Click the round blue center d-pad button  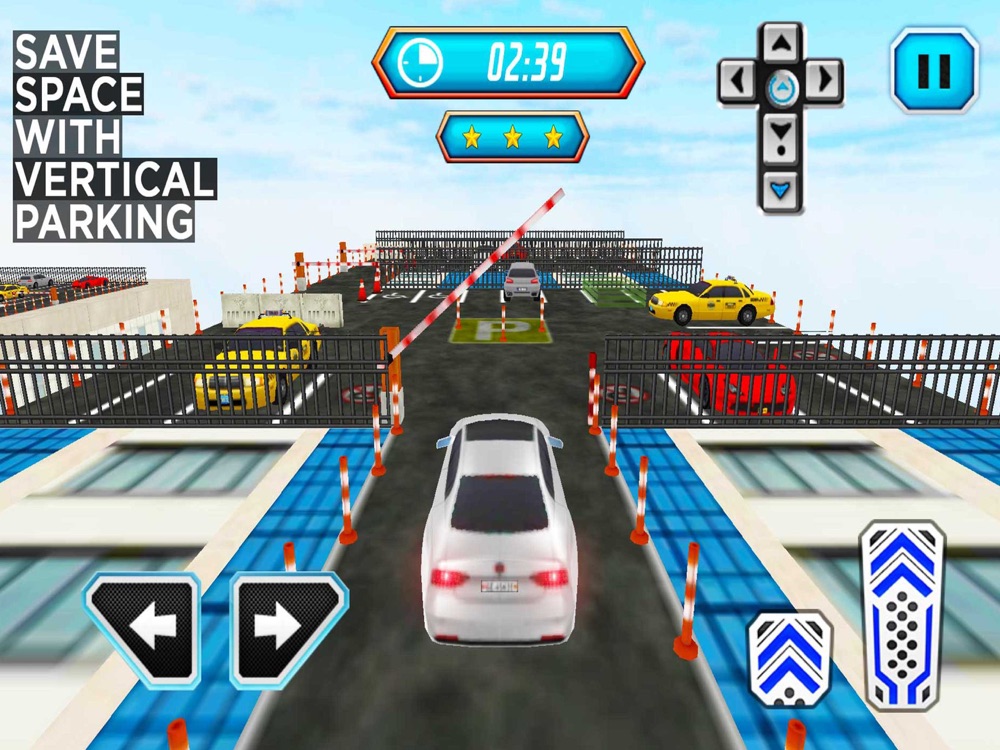[x=781, y=86]
